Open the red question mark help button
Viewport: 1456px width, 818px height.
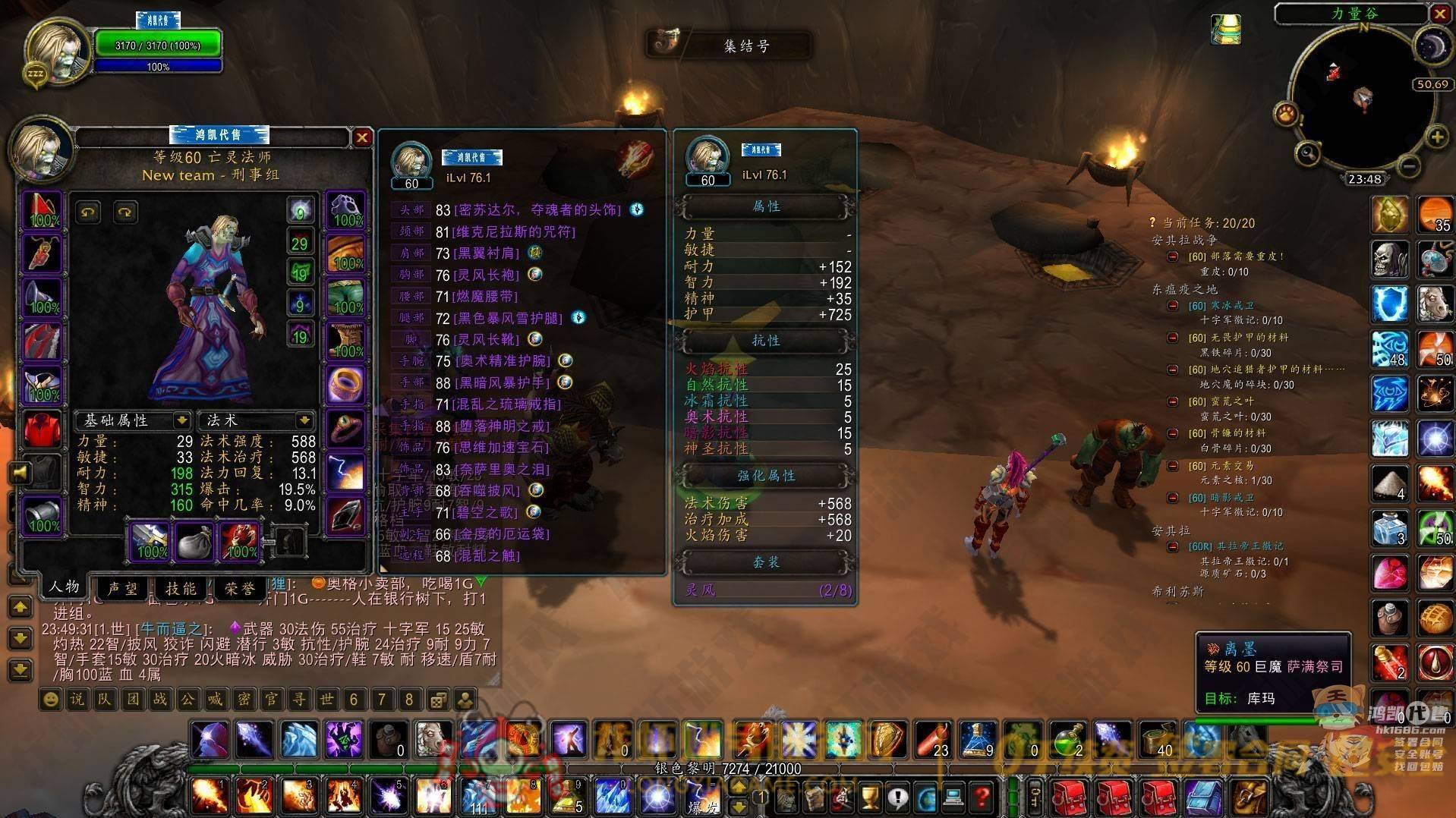(x=982, y=798)
